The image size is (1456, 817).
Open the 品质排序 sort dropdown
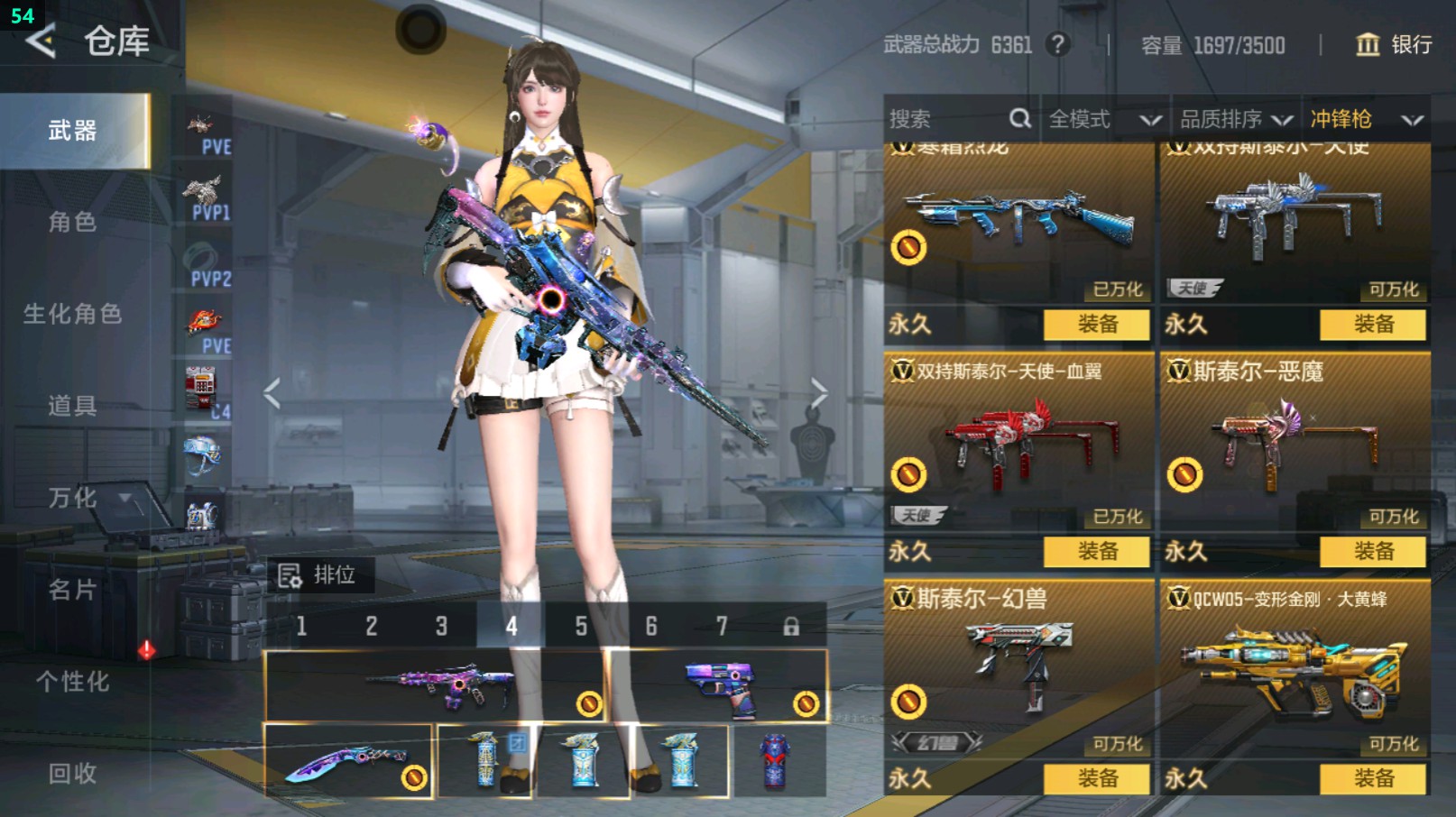coord(1236,119)
